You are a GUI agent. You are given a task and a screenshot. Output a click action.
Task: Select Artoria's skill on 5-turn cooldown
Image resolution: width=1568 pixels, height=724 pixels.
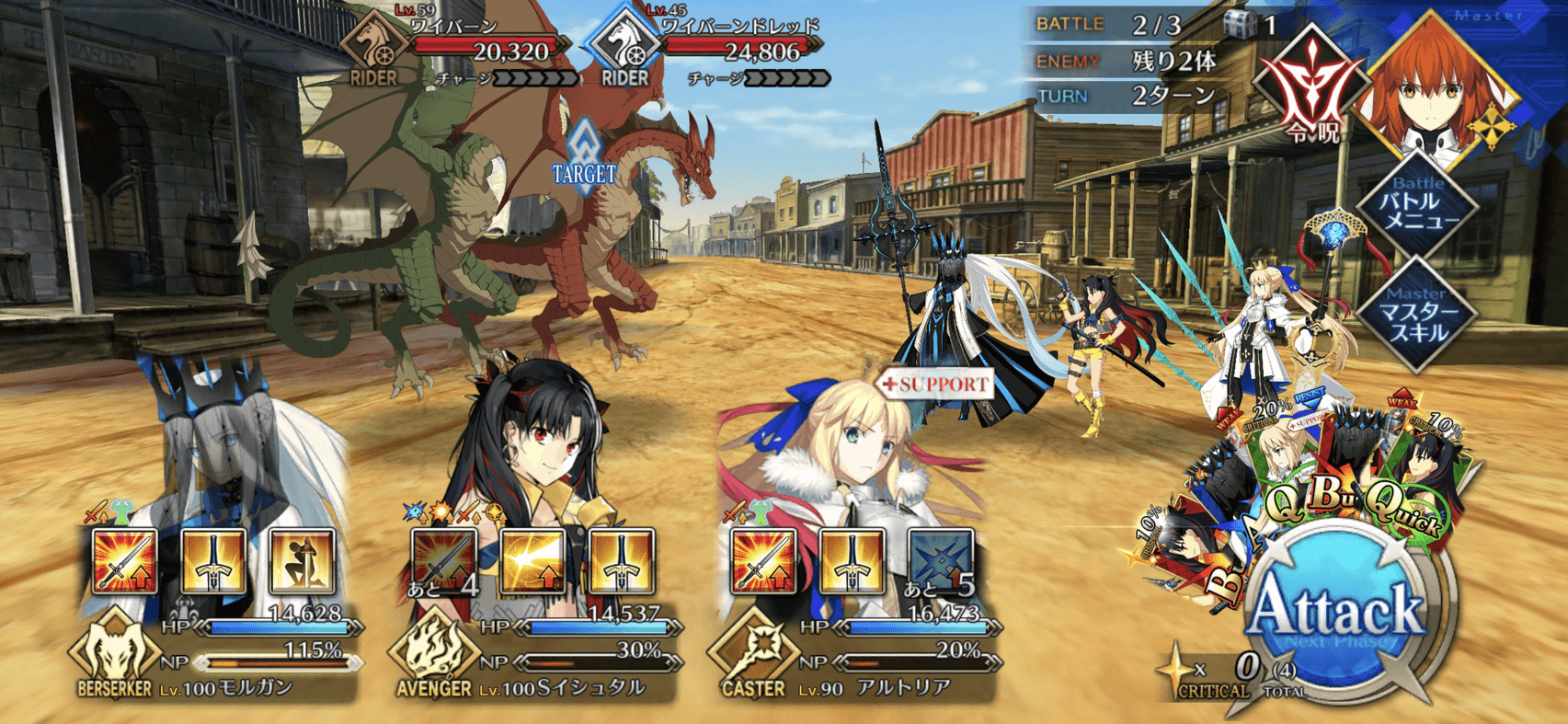(940, 560)
